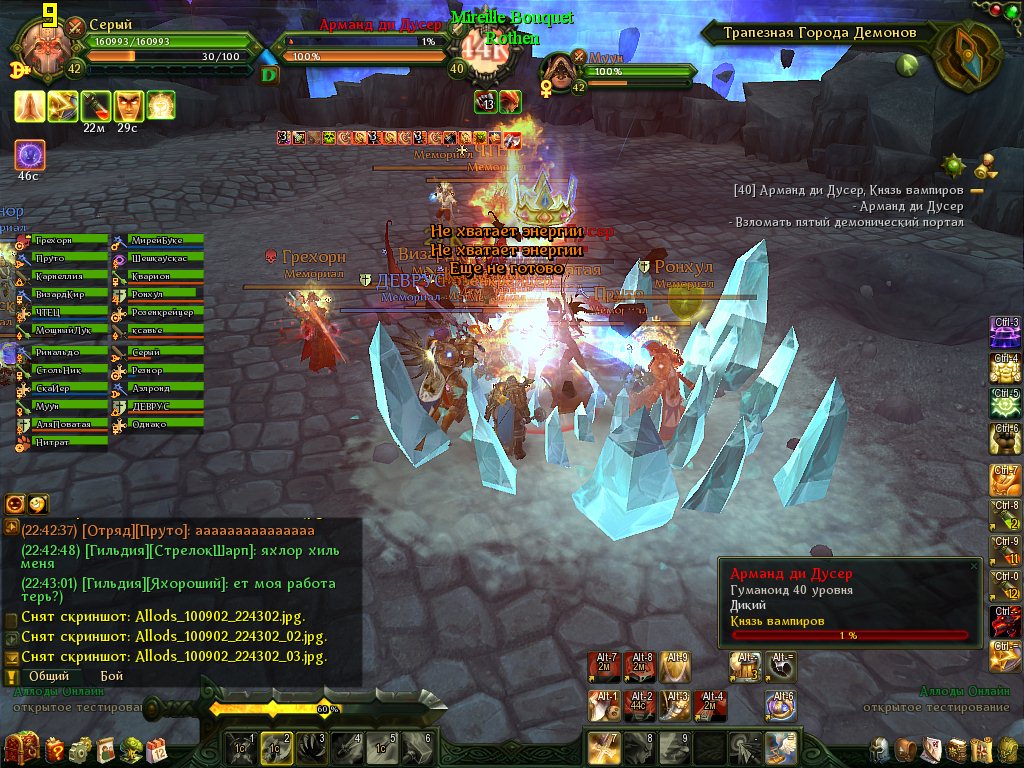The width and height of the screenshot is (1024, 768).
Task: Switch to the Общий chat tab
Action: coord(49,676)
